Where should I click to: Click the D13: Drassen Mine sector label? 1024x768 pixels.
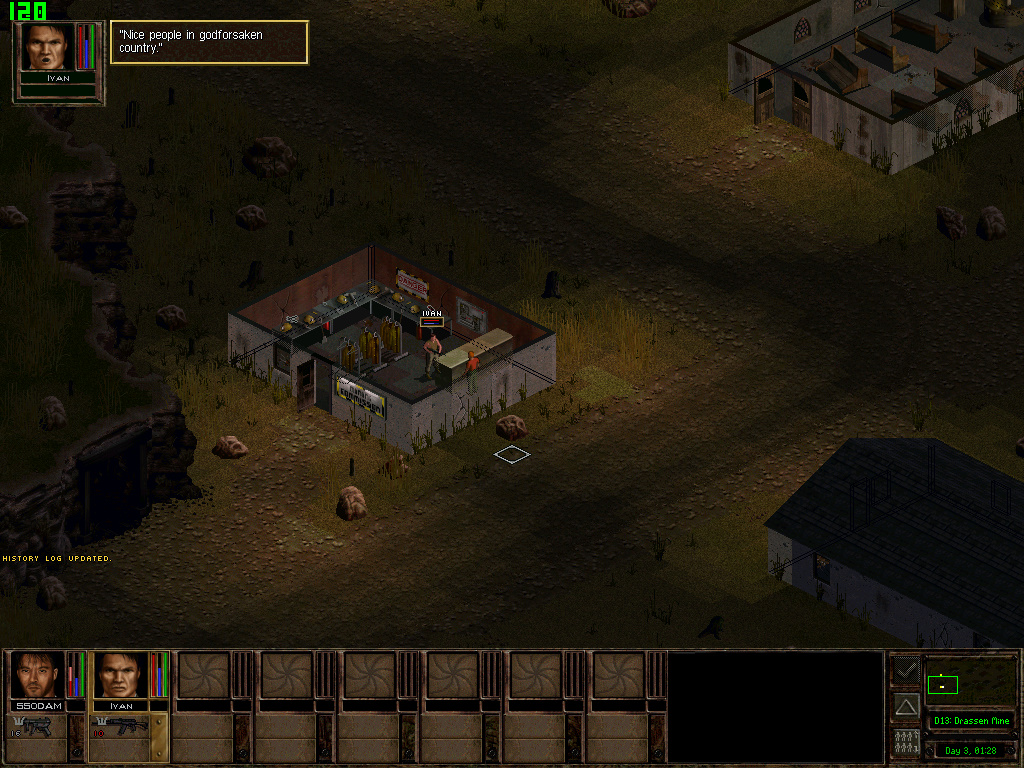pos(970,721)
